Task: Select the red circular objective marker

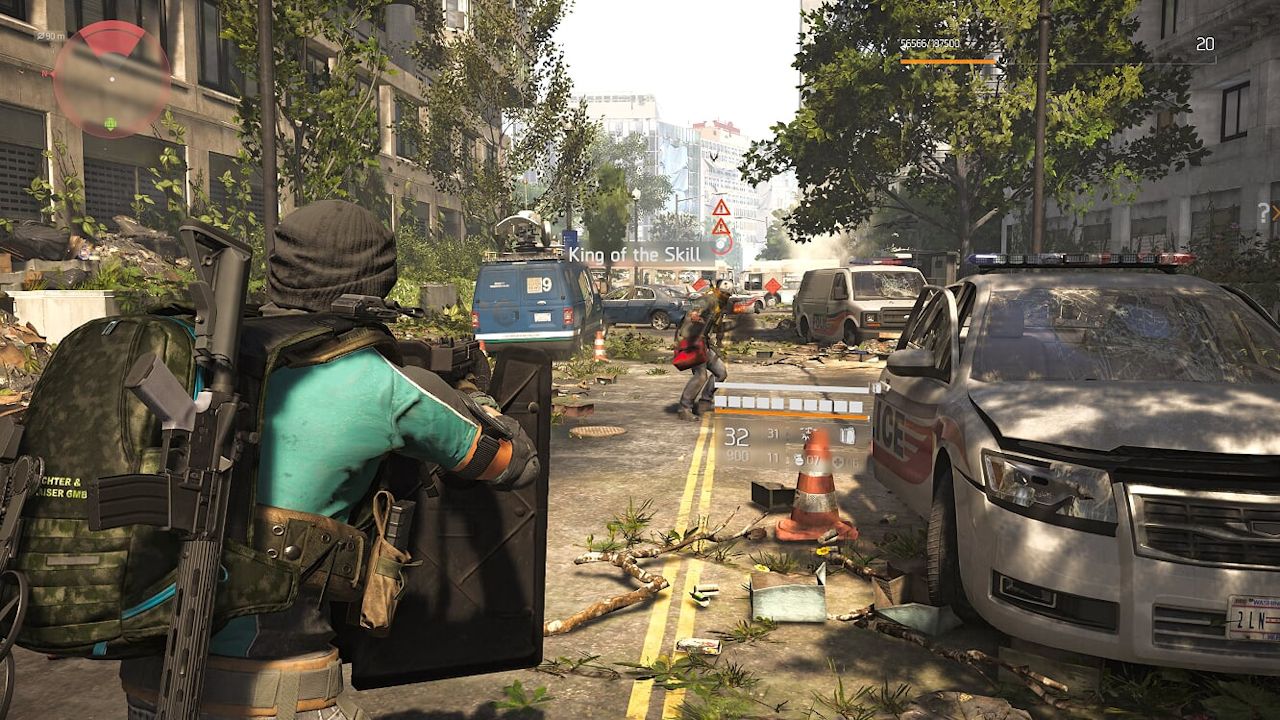Action: pyautogui.click(x=722, y=244)
